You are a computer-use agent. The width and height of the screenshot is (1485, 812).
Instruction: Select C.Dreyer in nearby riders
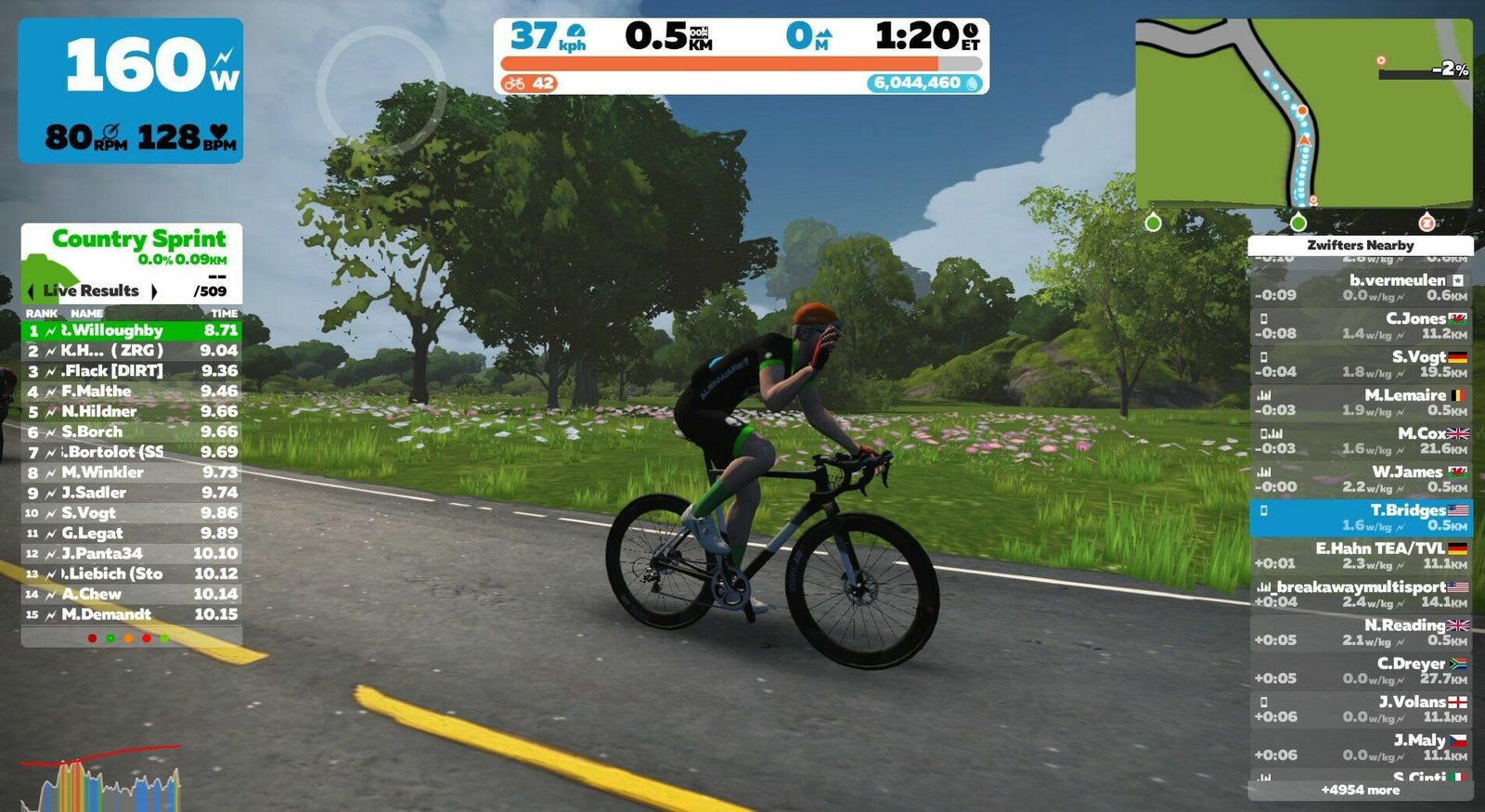click(x=1360, y=670)
